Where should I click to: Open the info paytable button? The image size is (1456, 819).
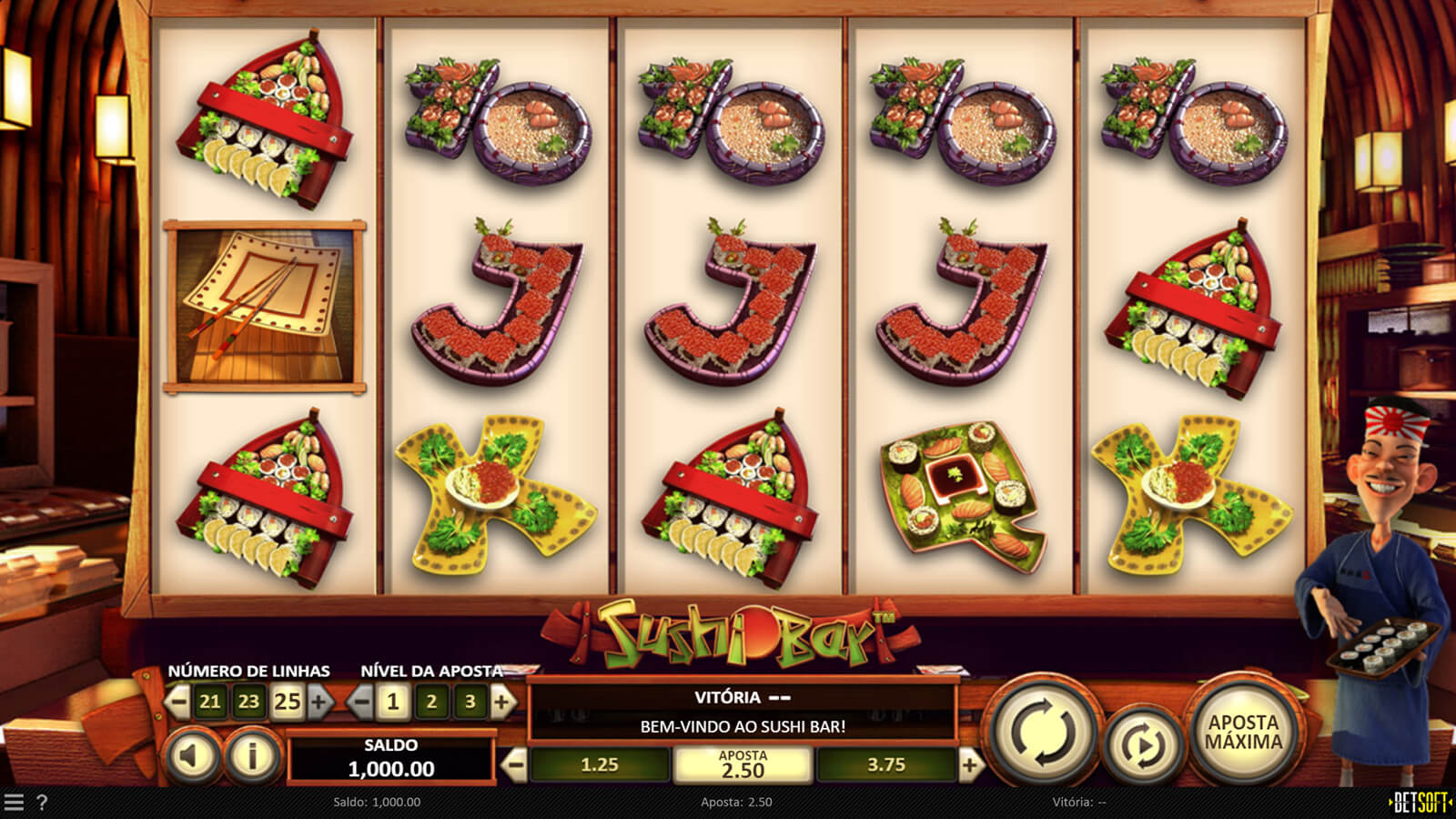(x=251, y=754)
